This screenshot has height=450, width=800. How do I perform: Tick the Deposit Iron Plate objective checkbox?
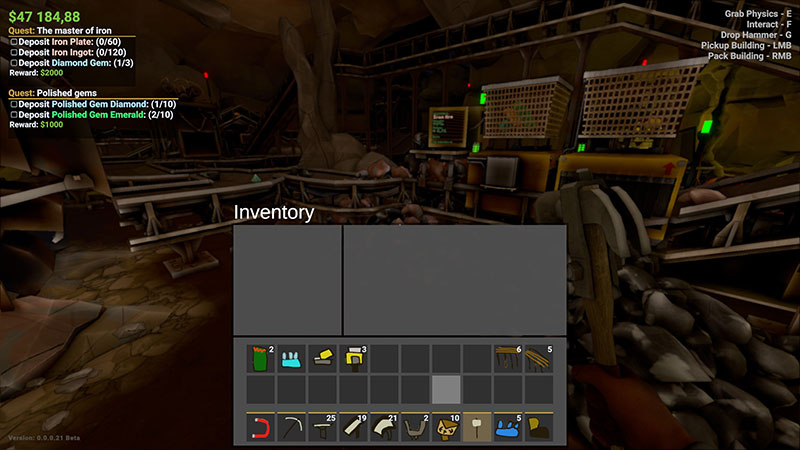click(x=13, y=42)
